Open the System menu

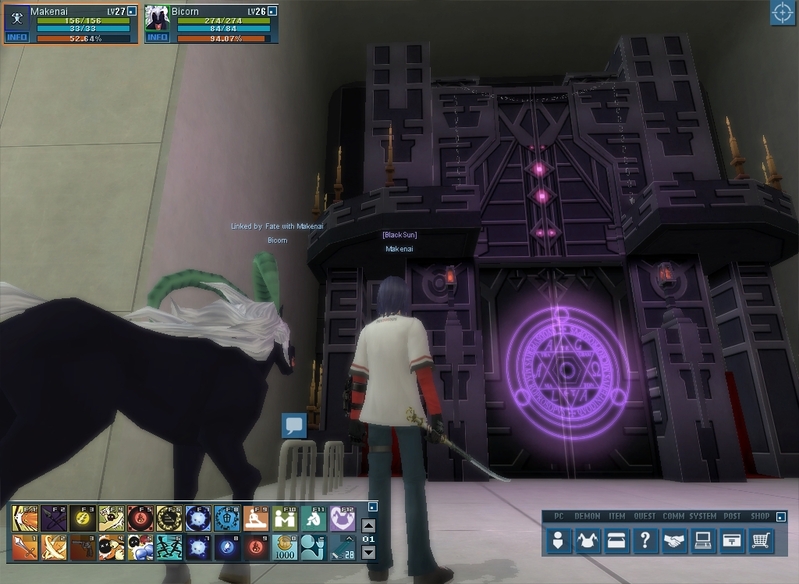703,540
